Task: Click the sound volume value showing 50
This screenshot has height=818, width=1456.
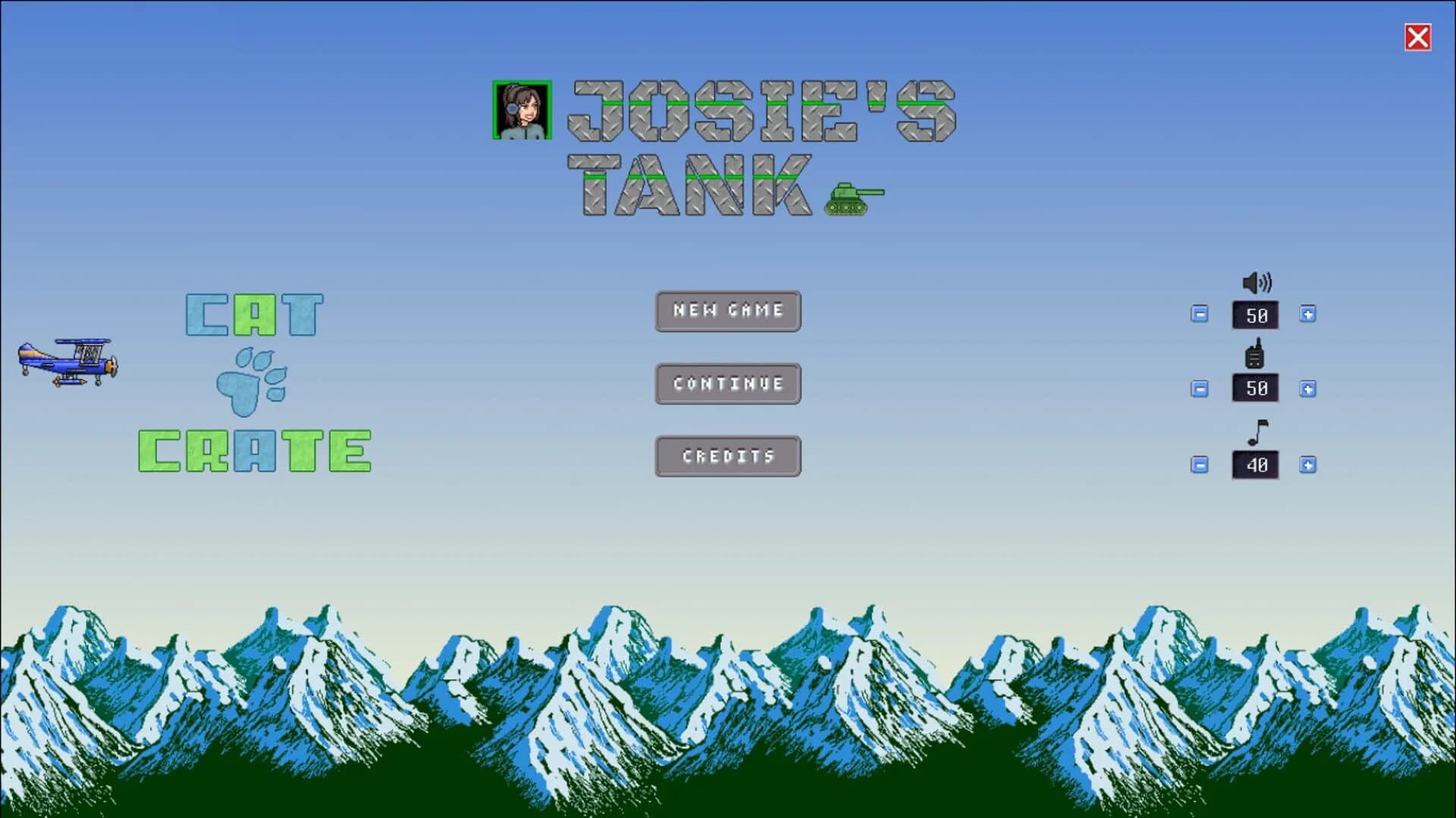Action: 1255,315
